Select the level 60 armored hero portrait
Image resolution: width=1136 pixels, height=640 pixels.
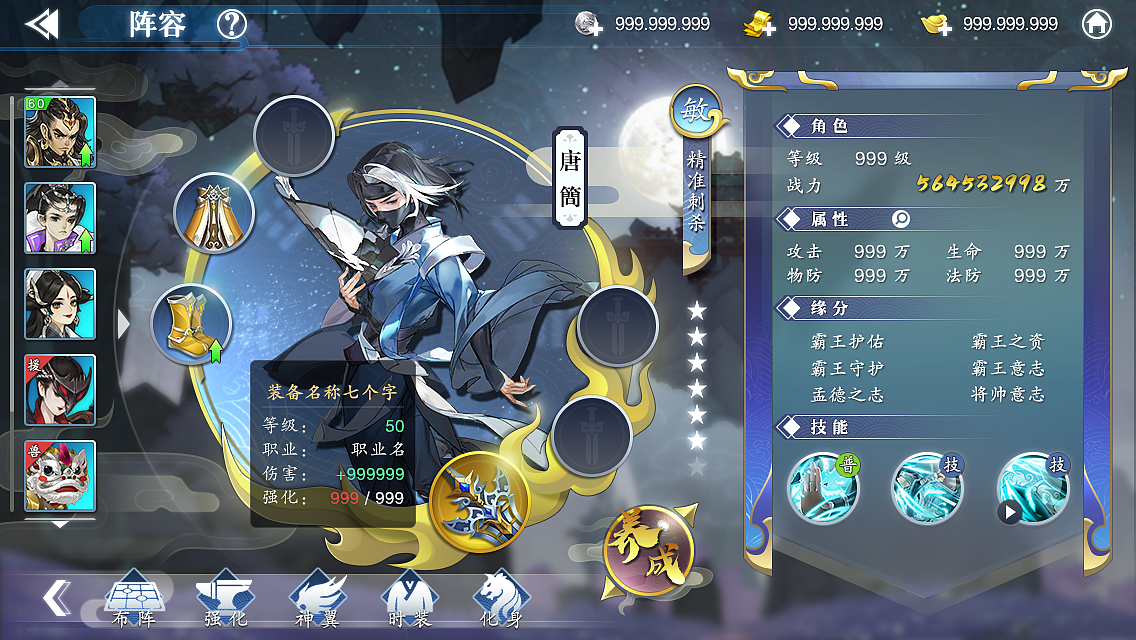coord(60,132)
